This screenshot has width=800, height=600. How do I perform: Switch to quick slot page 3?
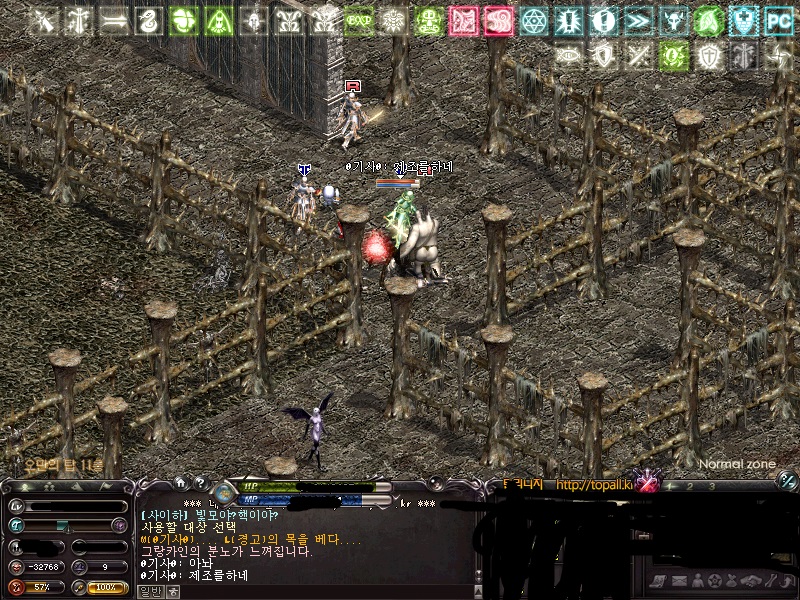pyautogui.click(x=711, y=486)
